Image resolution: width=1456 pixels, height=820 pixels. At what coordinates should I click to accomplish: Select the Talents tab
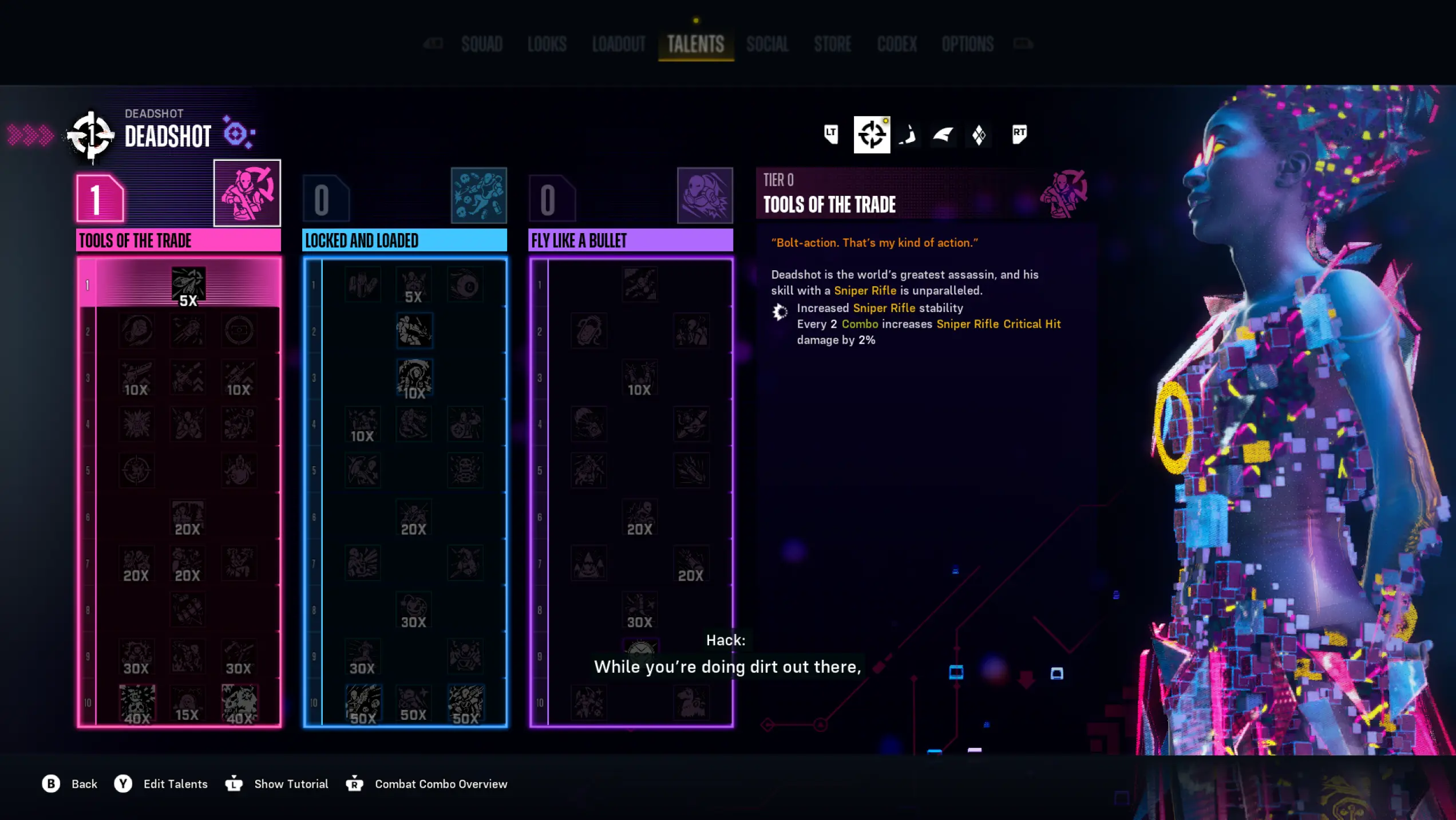[695, 44]
